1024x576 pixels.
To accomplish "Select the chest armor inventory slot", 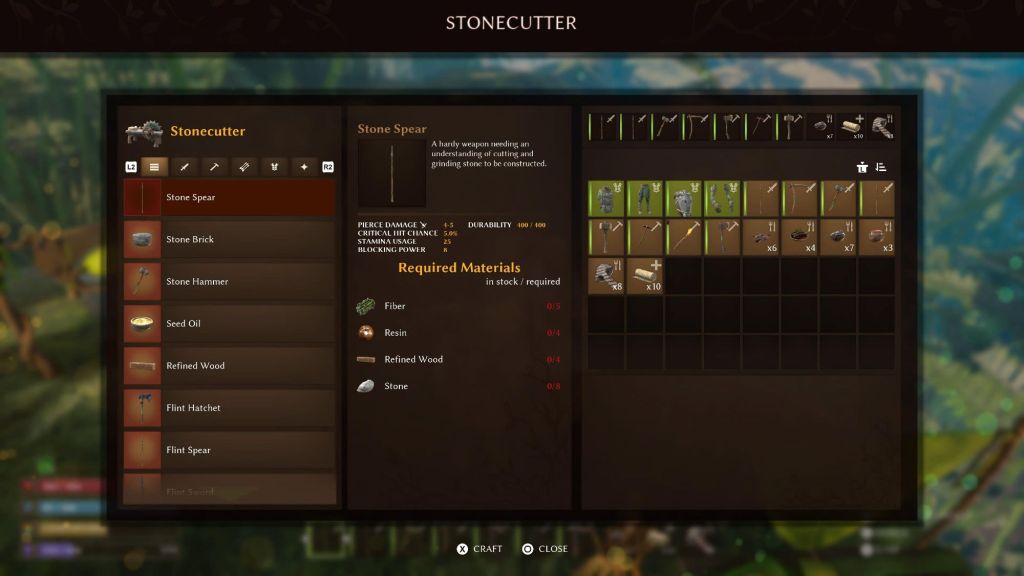I will pos(606,199).
